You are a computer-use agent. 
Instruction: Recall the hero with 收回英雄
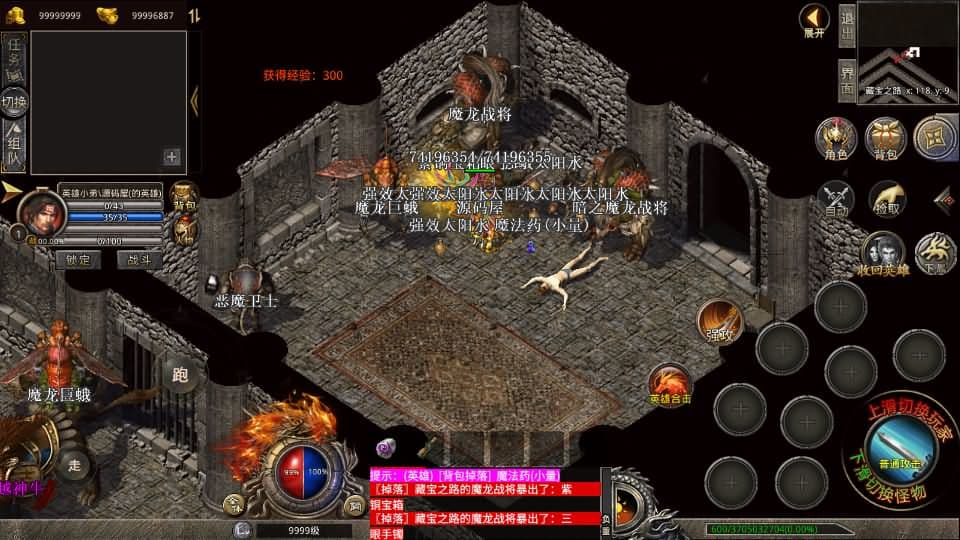(x=883, y=253)
